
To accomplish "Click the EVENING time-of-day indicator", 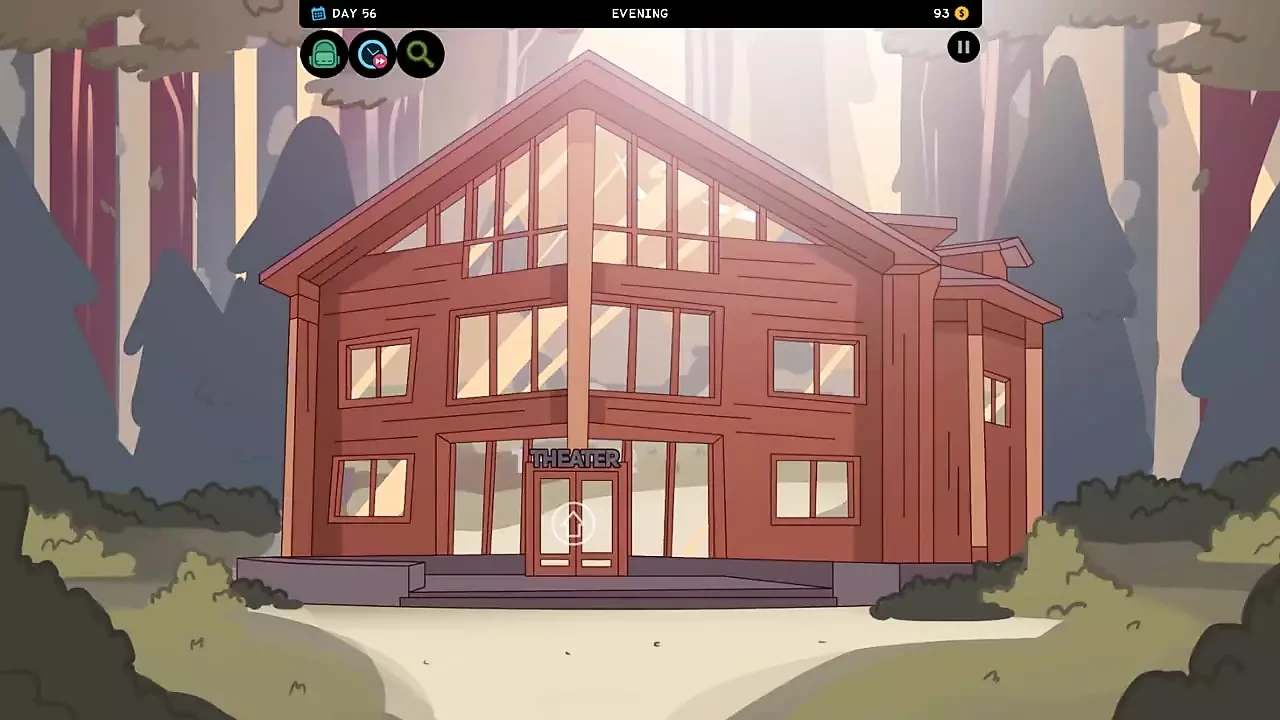I will [x=639, y=13].
